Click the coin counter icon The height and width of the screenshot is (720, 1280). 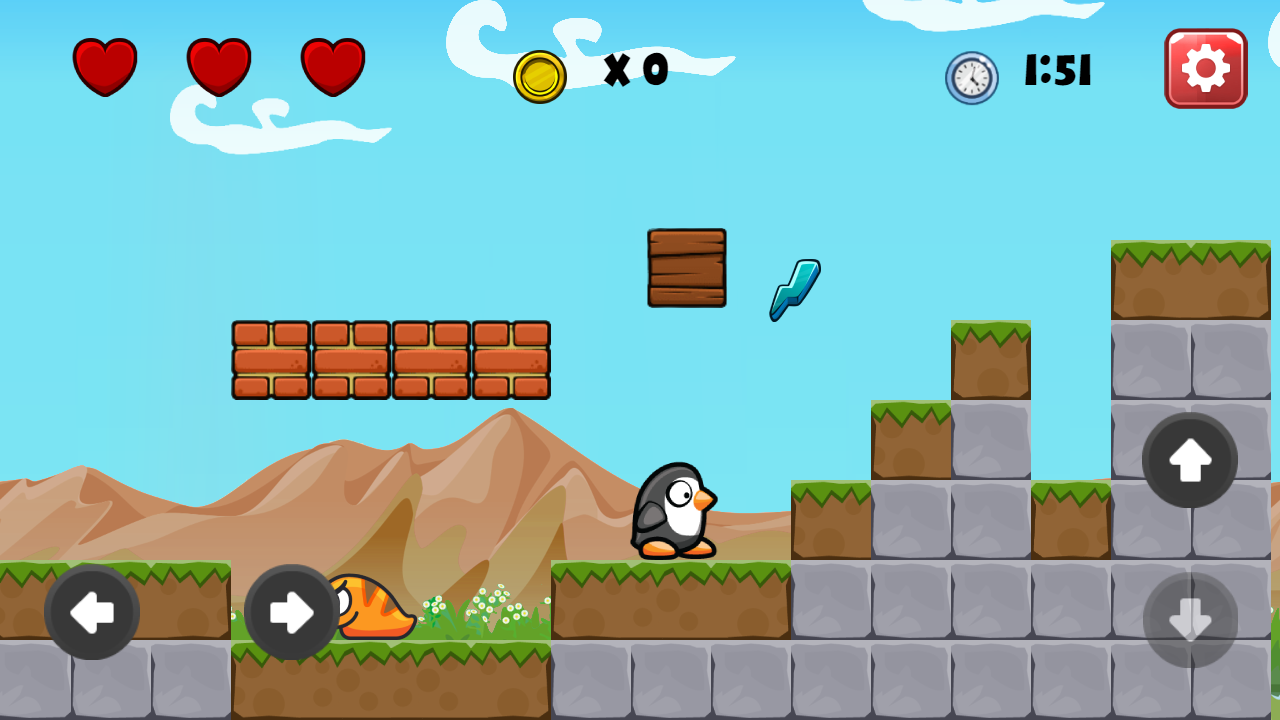tap(541, 72)
